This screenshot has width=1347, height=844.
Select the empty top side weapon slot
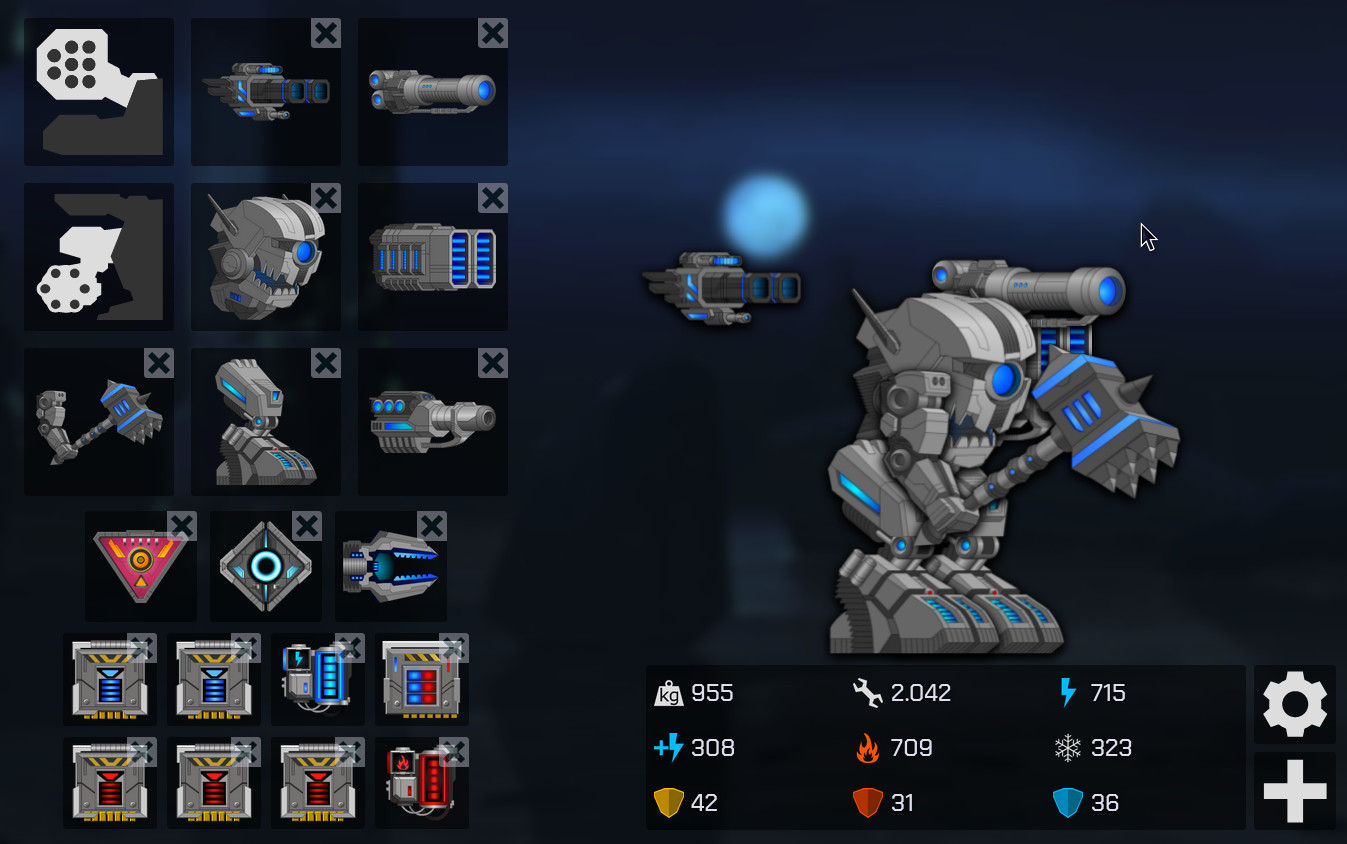(x=98, y=92)
